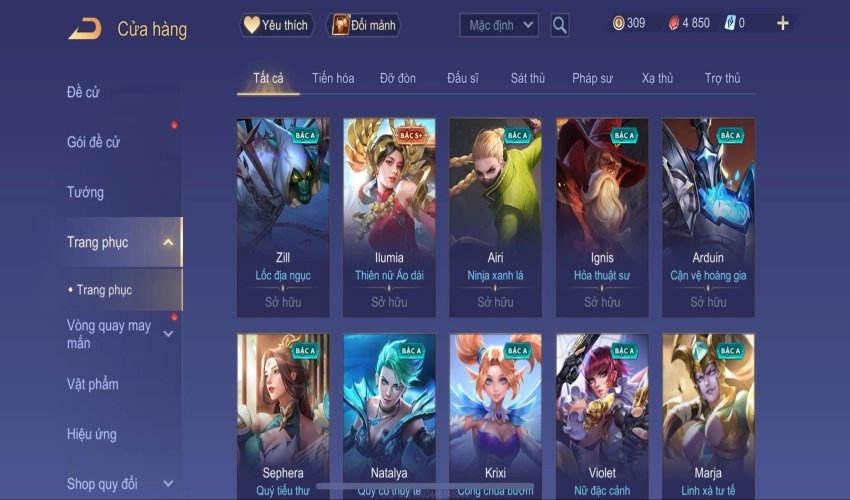Go back using the return arrow
Image resolution: width=850 pixels, height=500 pixels.
click(x=84, y=29)
